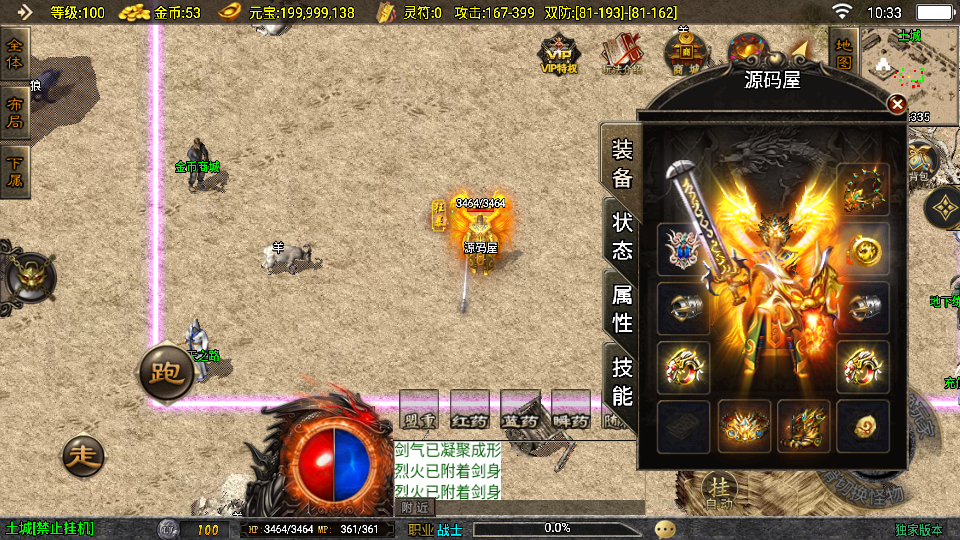Switch to the 装备 equipment tab

pyautogui.click(x=622, y=165)
